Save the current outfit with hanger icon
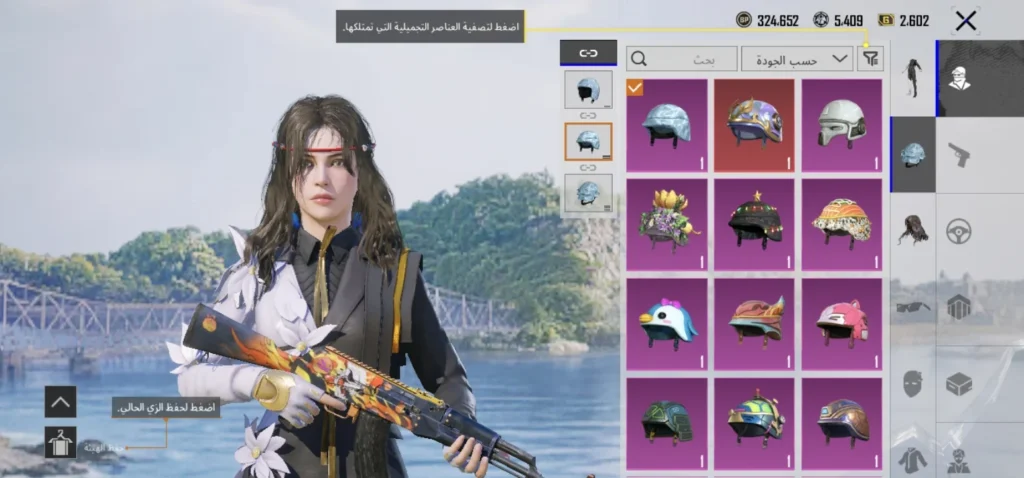 coord(60,442)
